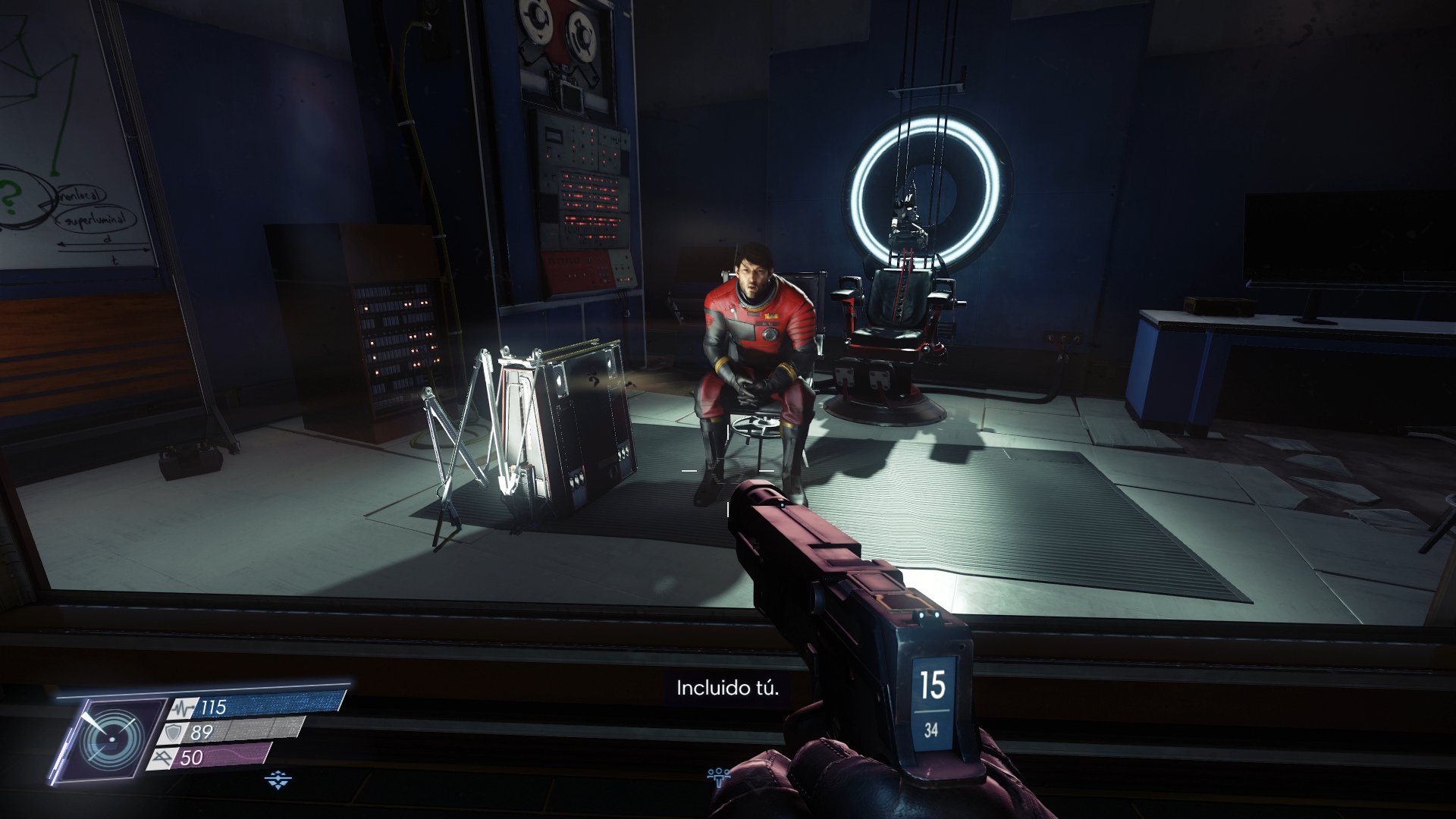The image size is (1456, 819).
Task: Open the radar minimap display
Action: [112, 740]
